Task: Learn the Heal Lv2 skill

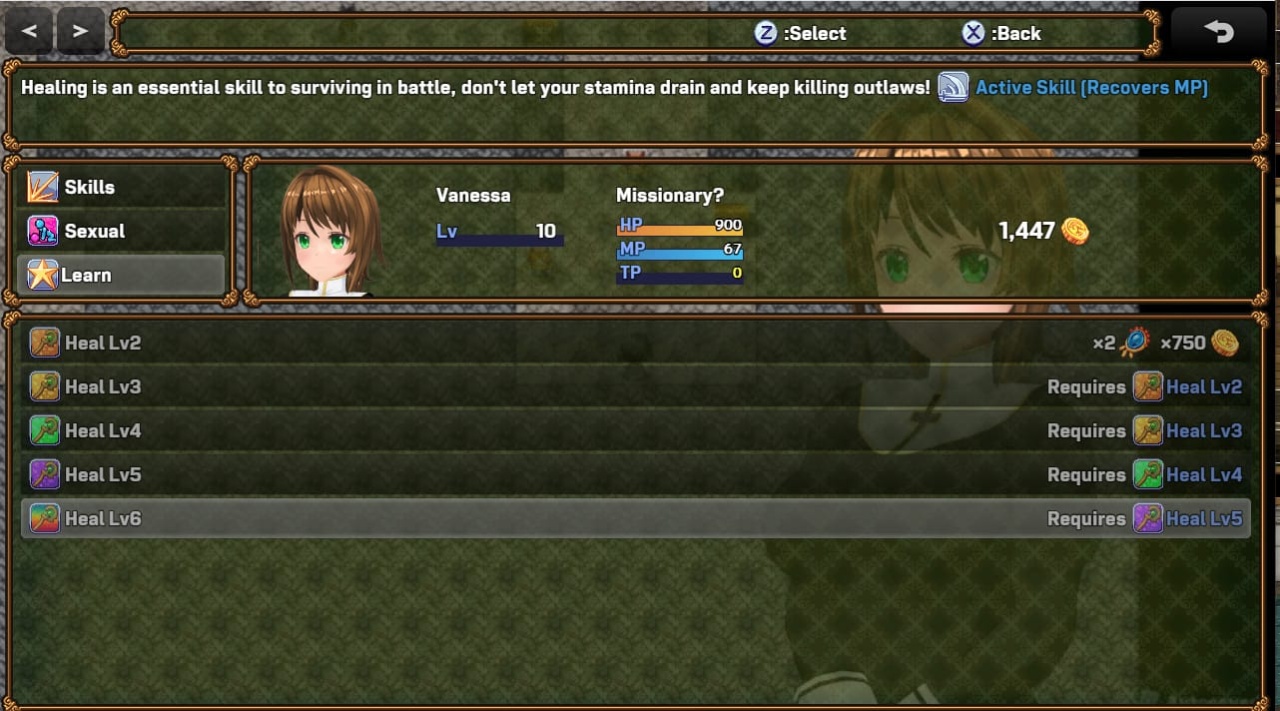Action: [635, 343]
